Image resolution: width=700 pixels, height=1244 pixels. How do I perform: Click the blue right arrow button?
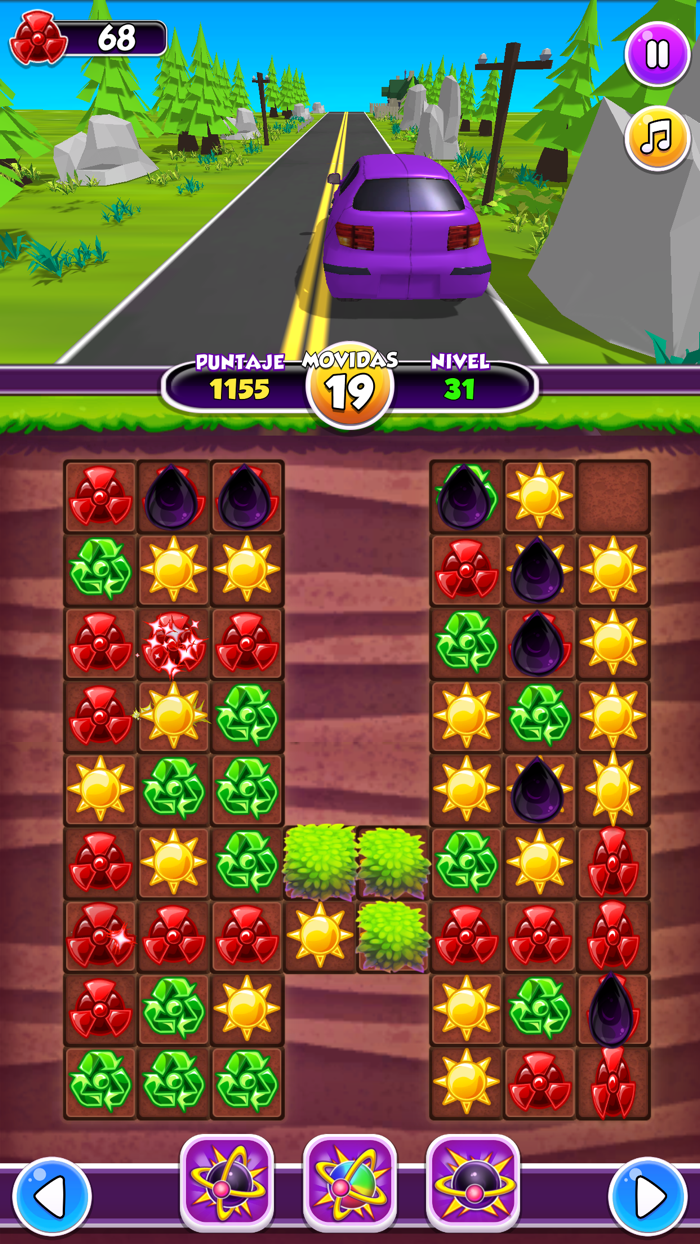tap(648, 1196)
